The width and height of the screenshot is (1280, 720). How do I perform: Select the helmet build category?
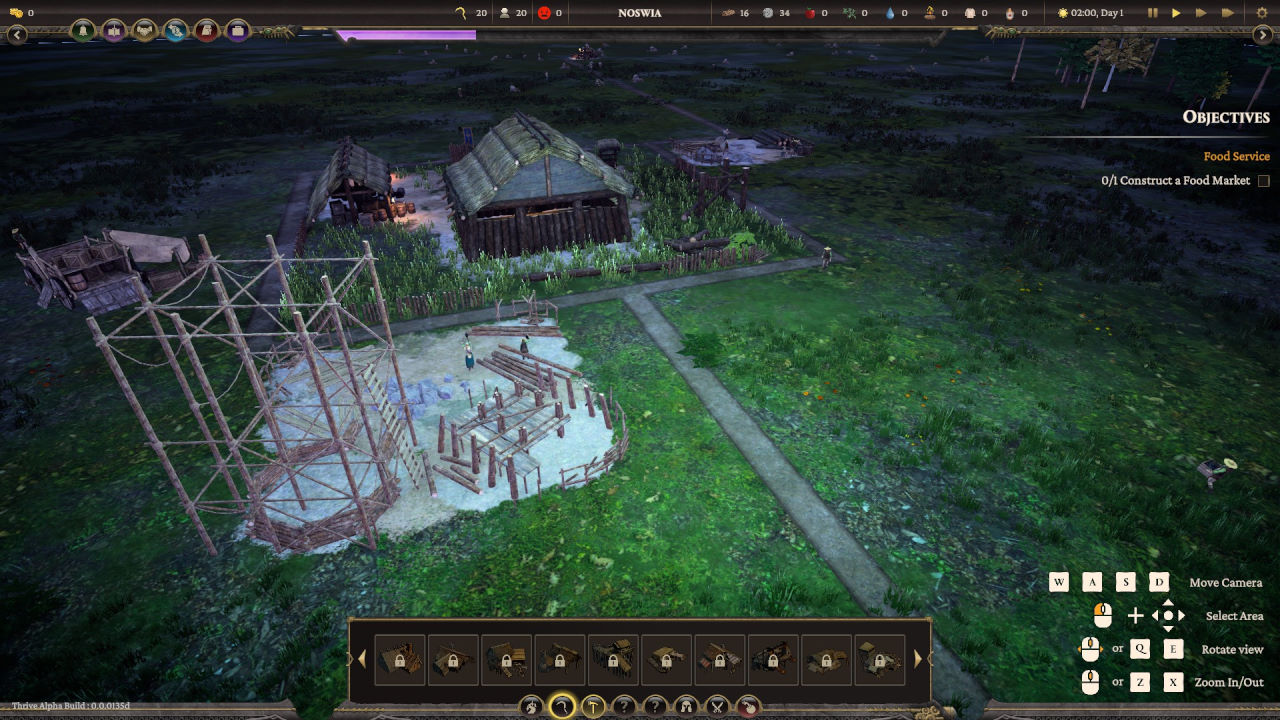[x=686, y=707]
